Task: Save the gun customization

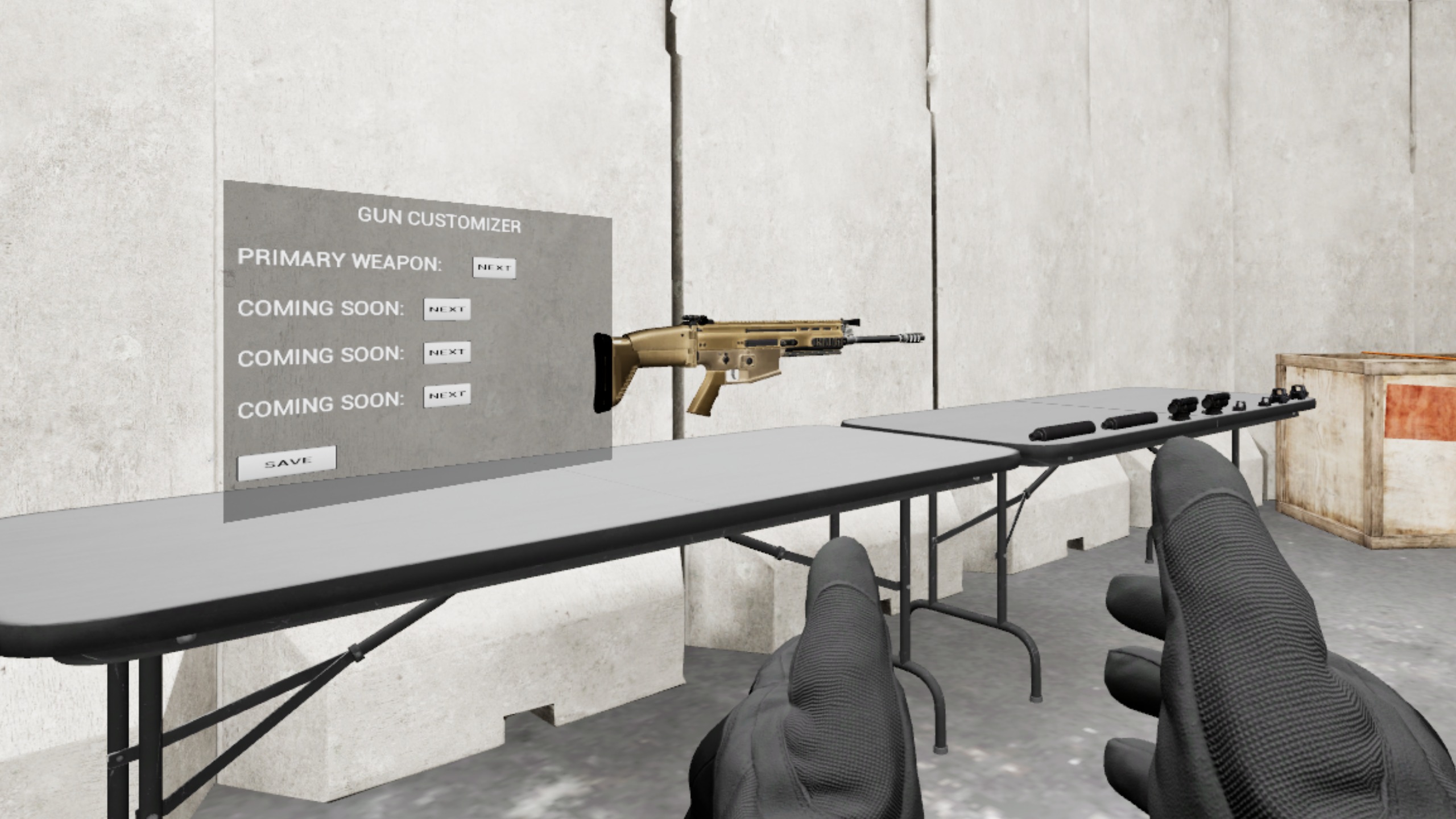Action: [x=287, y=462]
